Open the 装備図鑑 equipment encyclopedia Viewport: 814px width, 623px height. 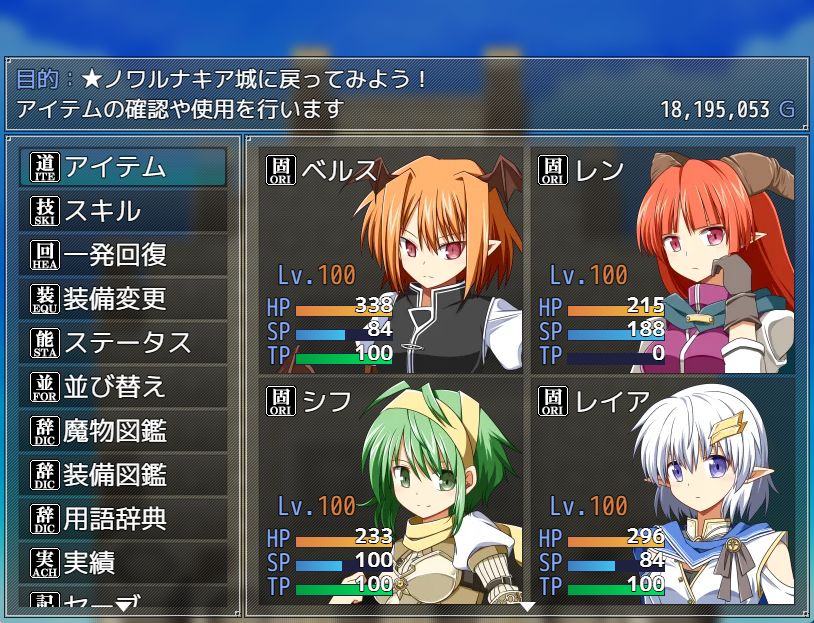123,475
